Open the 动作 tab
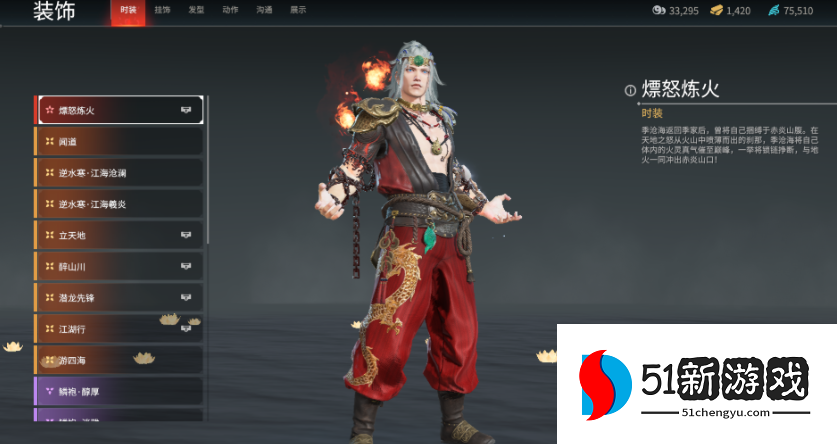 [x=230, y=11]
